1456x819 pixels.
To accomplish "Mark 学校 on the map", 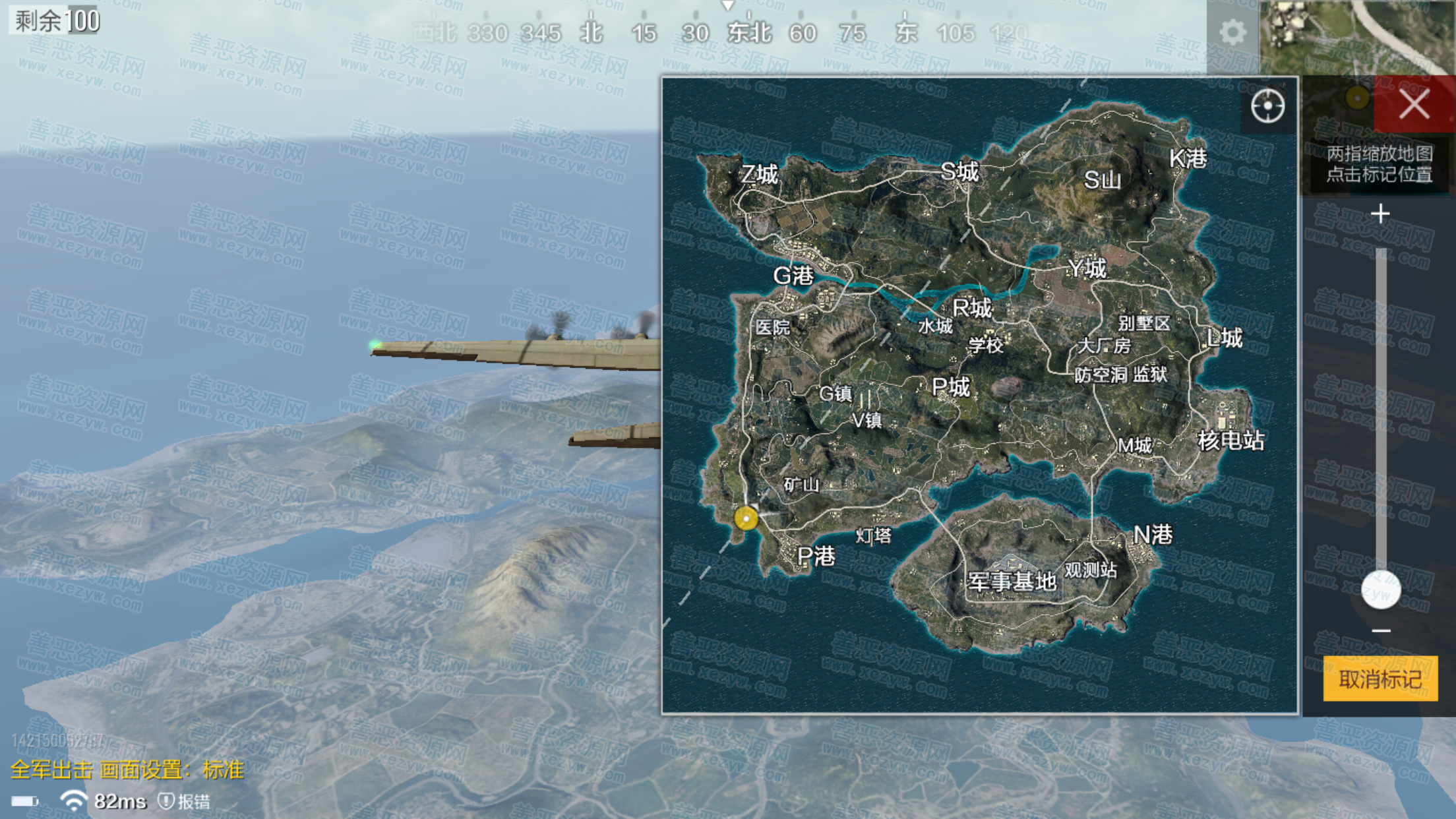I will [x=985, y=345].
